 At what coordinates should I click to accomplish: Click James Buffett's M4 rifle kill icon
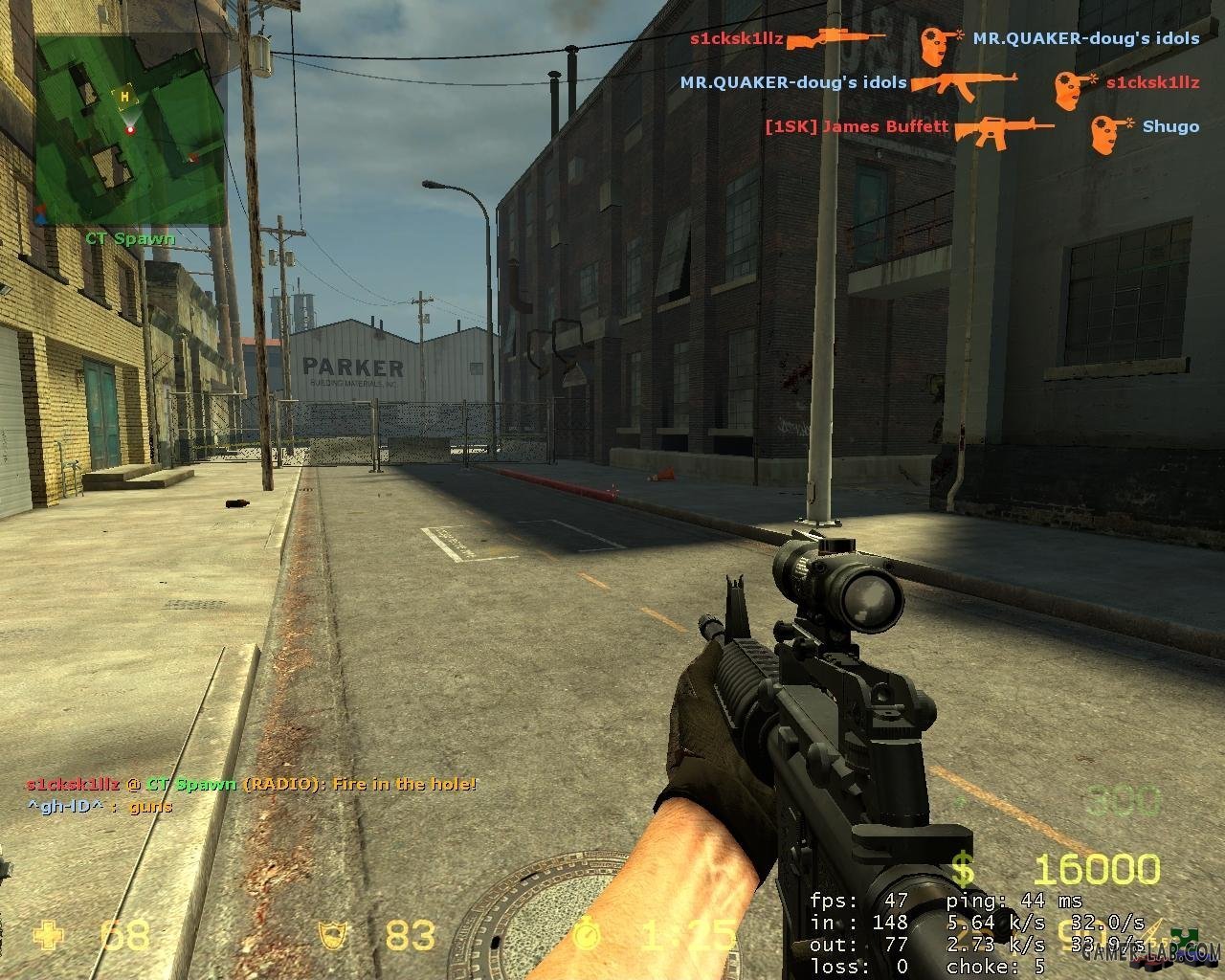tap(1003, 128)
